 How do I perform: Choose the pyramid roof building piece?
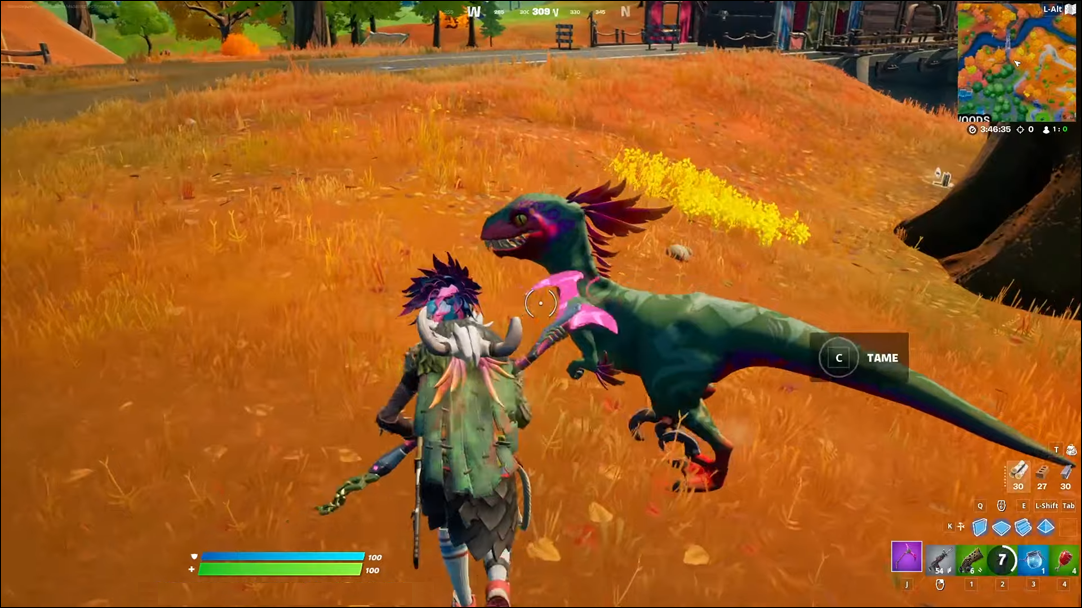tap(1045, 527)
